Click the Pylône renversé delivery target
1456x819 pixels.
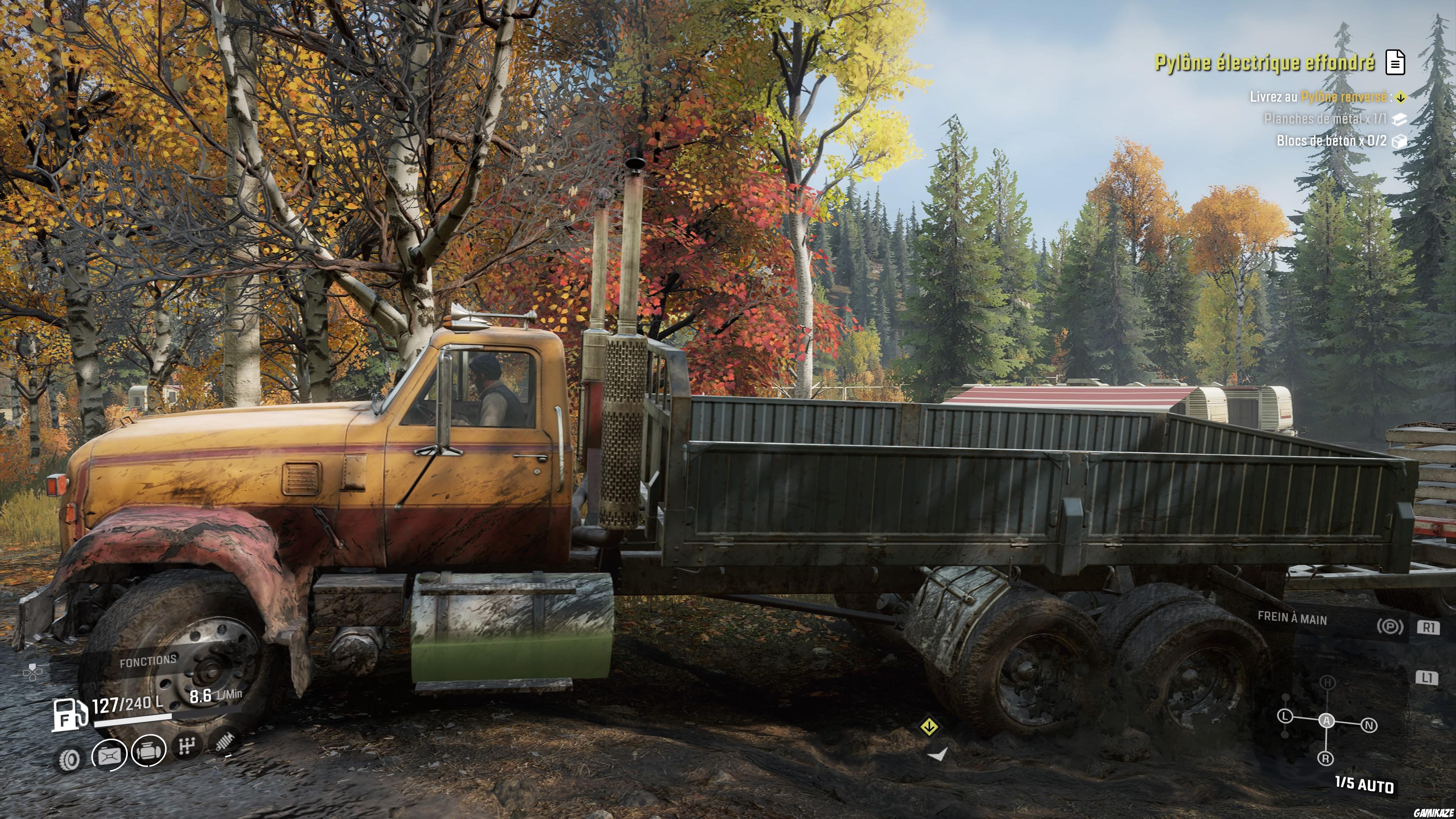coord(1343,97)
